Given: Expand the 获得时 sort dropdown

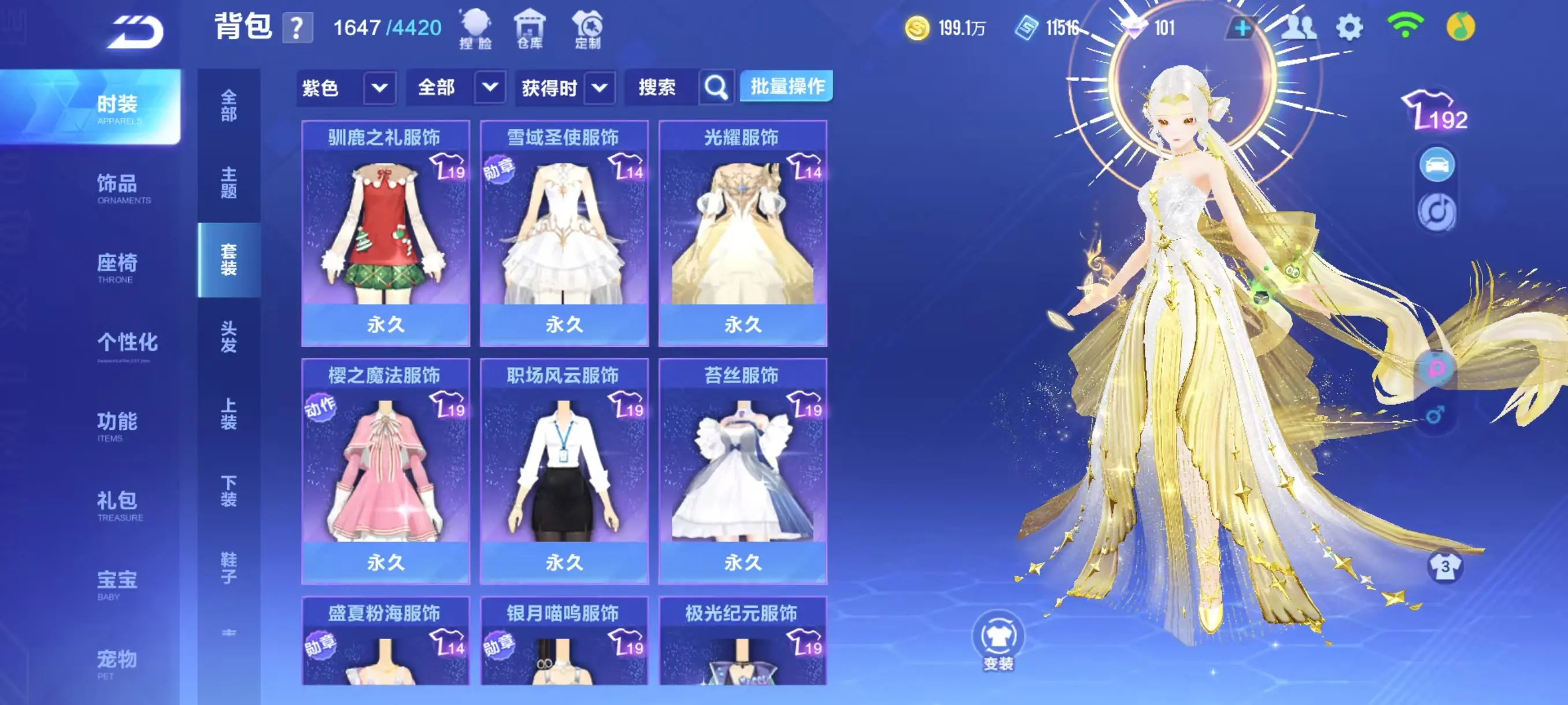Looking at the screenshot, I should pyautogui.click(x=599, y=88).
